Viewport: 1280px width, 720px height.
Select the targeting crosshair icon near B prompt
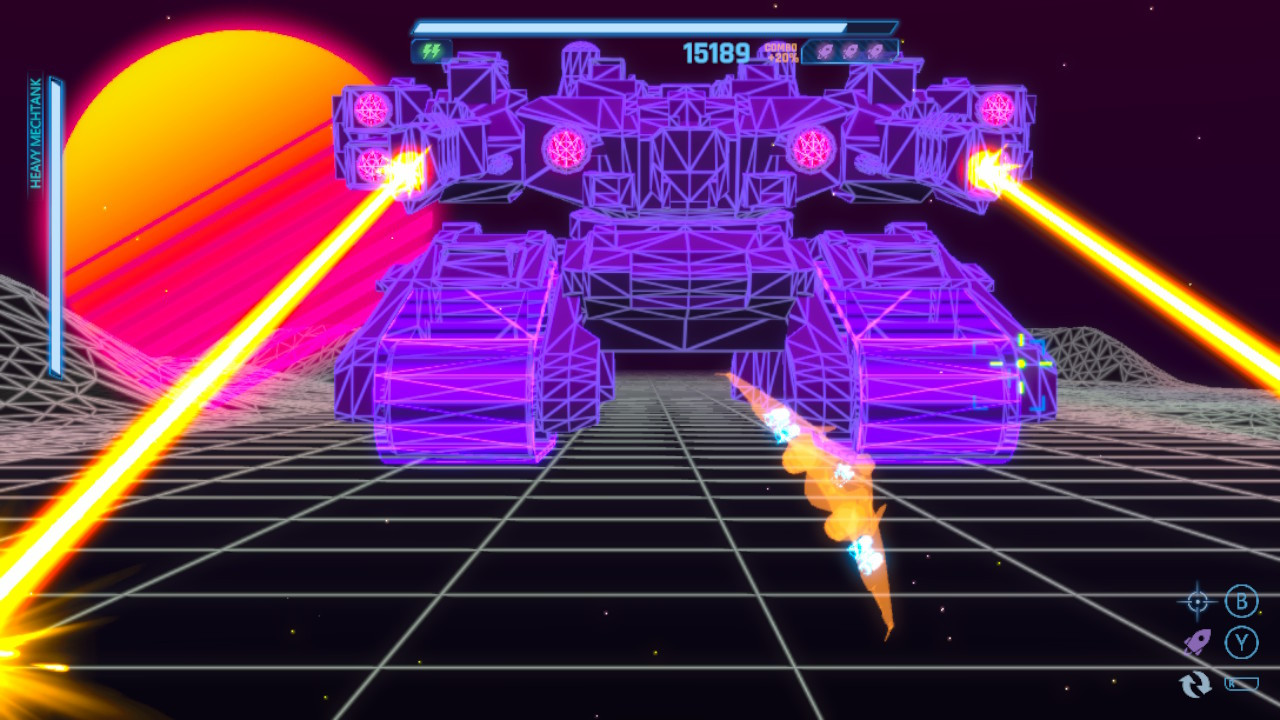click(1196, 601)
